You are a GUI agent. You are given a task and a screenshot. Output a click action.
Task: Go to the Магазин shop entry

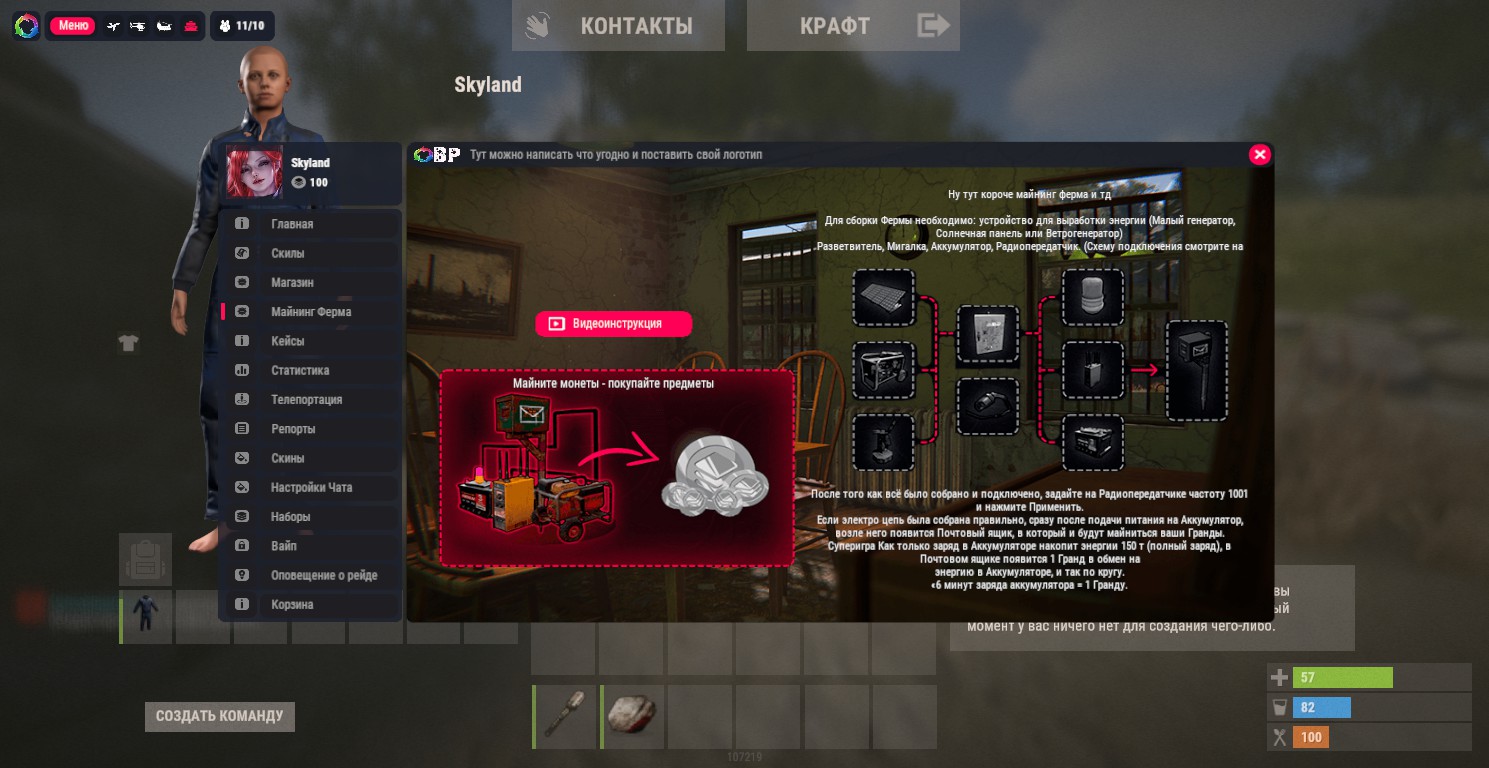click(x=310, y=283)
